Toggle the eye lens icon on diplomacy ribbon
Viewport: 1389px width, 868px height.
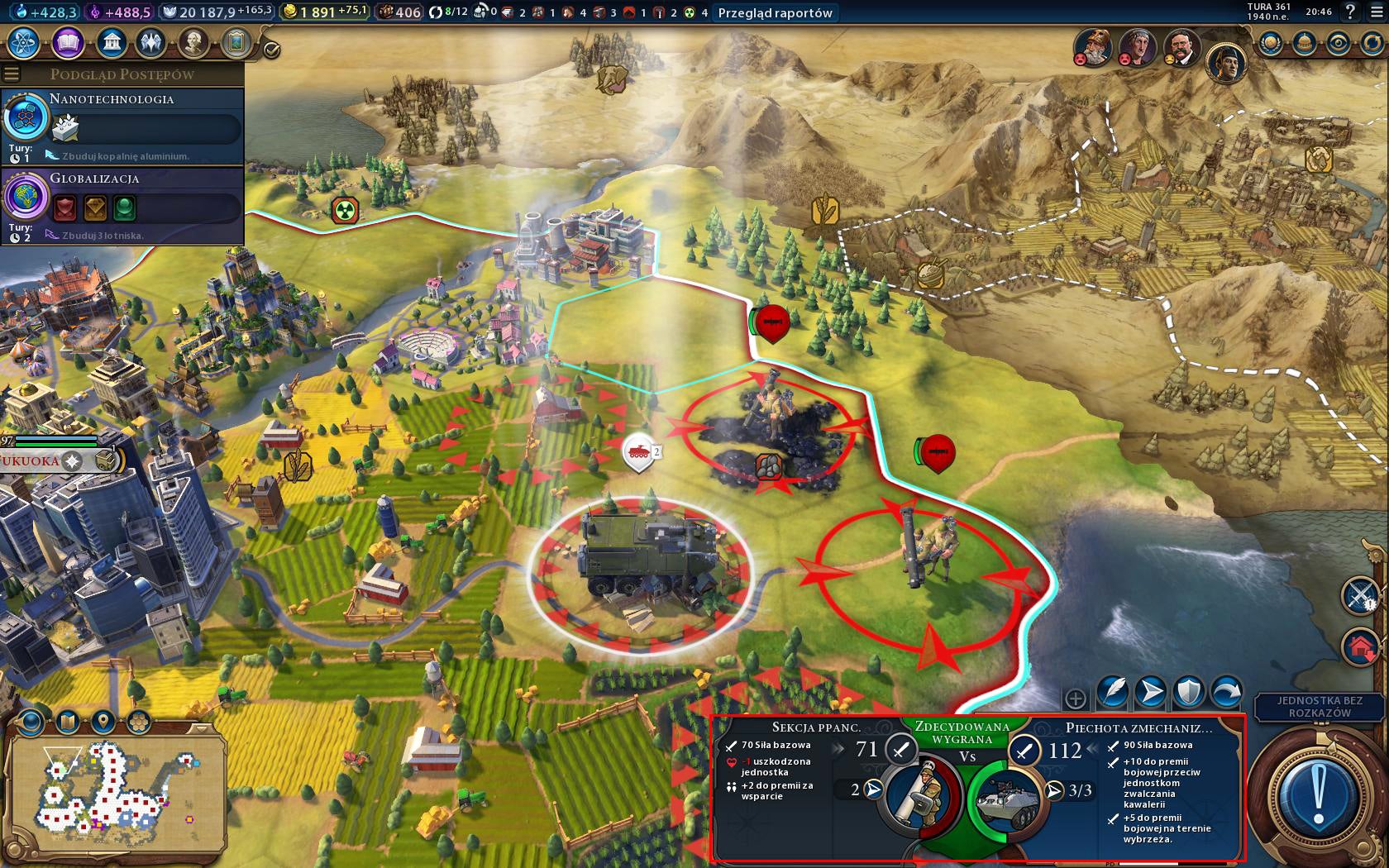[1339, 41]
